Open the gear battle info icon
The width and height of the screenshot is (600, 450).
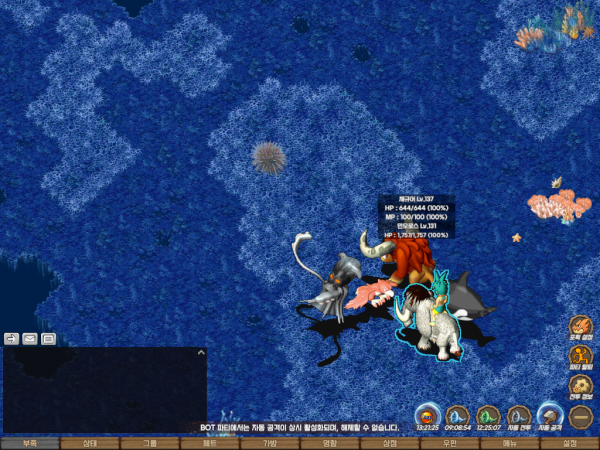pyautogui.click(x=581, y=385)
